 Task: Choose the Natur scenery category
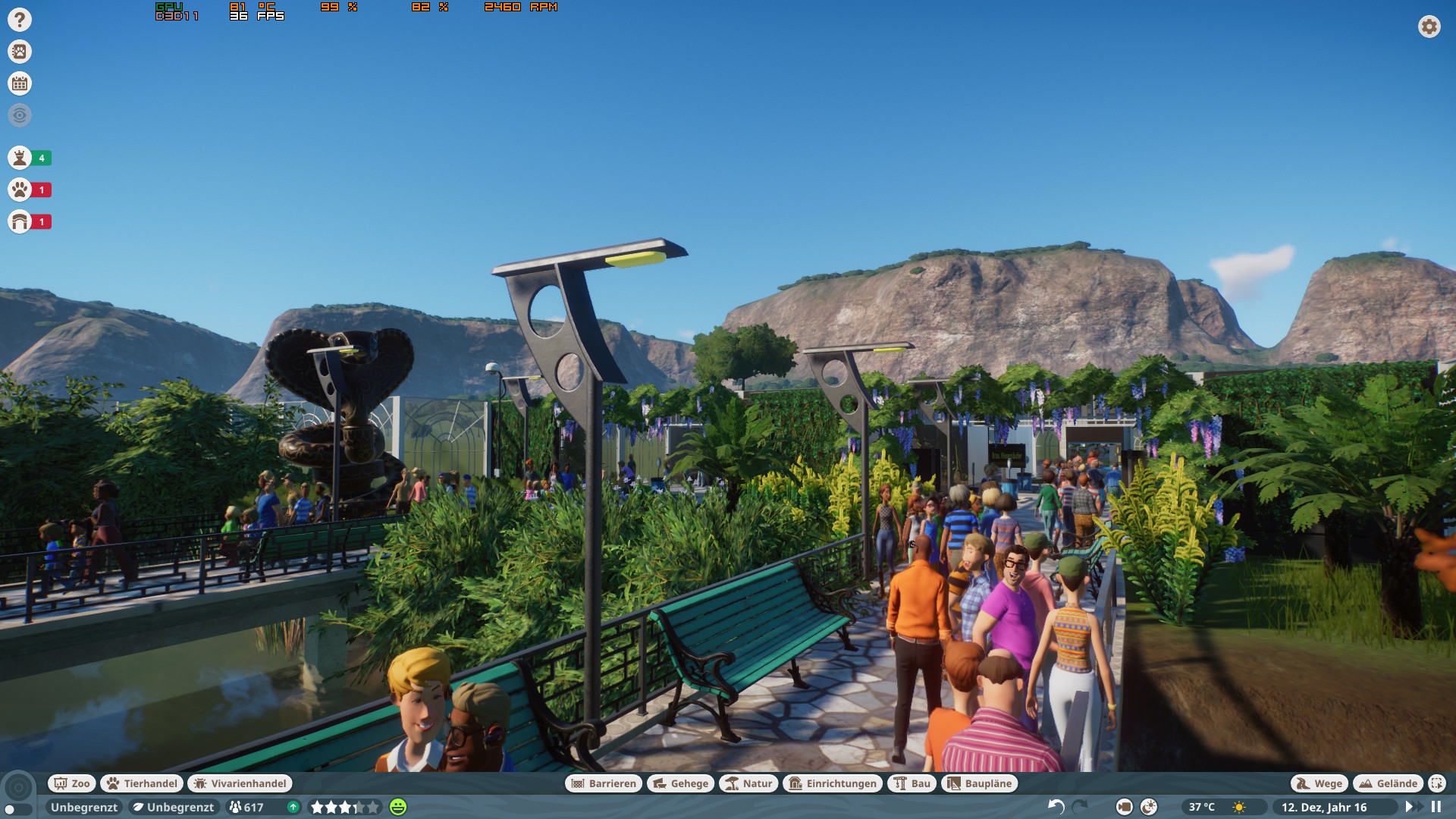tap(748, 783)
